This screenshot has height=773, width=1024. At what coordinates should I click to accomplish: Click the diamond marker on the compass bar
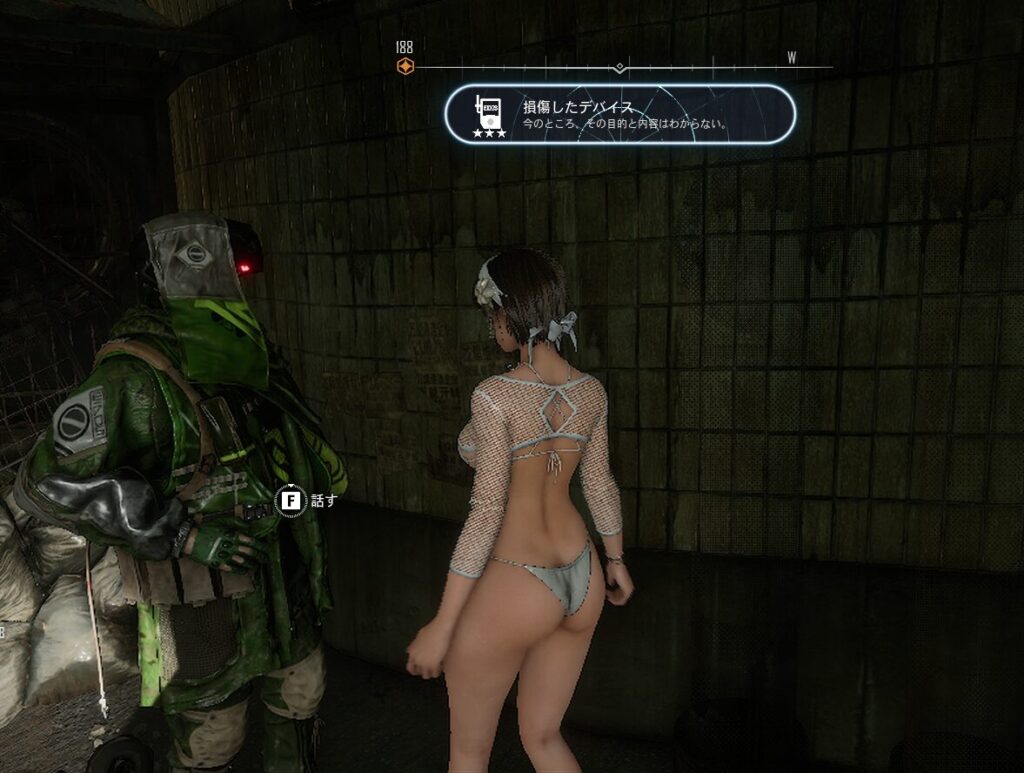coord(620,68)
